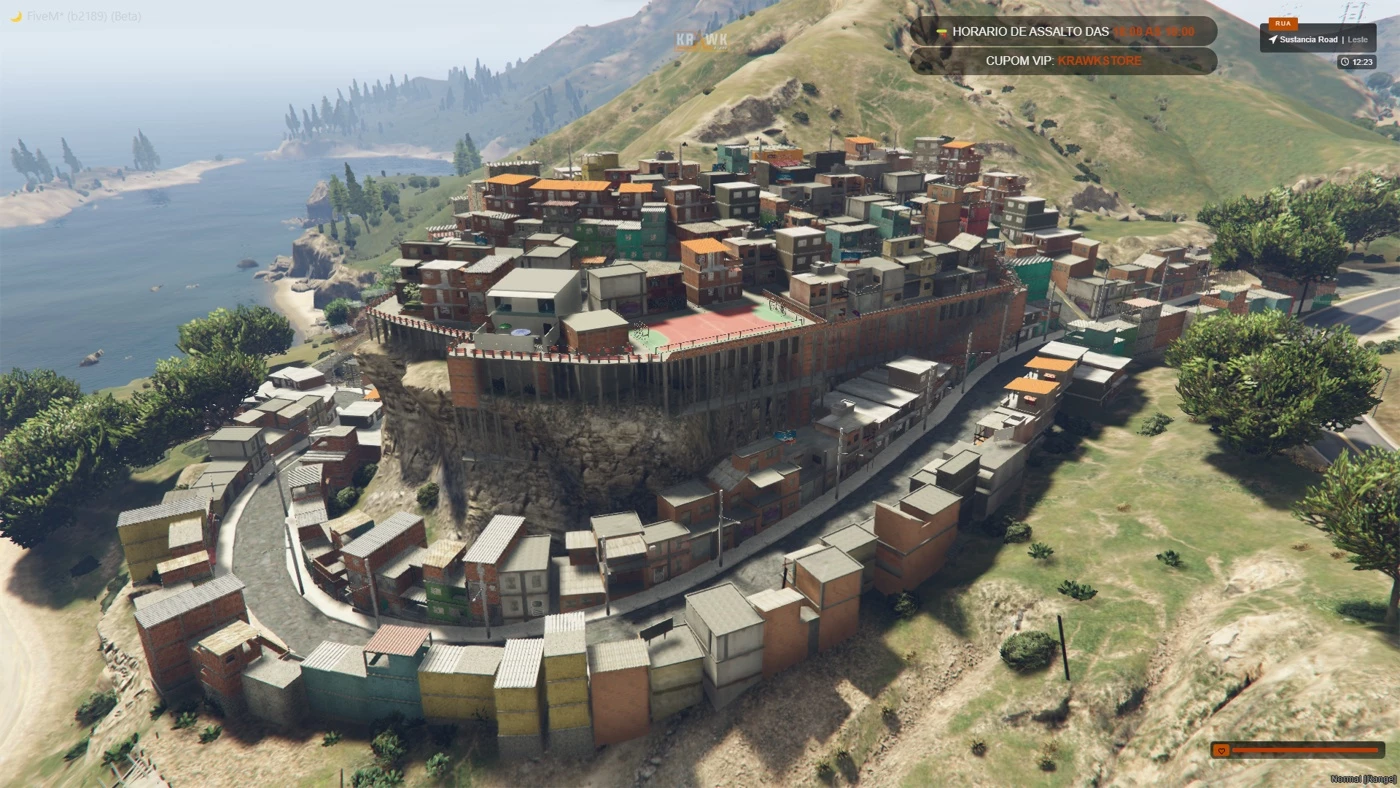This screenshot has width=1400, height=788.
Task: Select the CUPOM VIP KRAWKSTORE banner
Action: point(1062,61)
